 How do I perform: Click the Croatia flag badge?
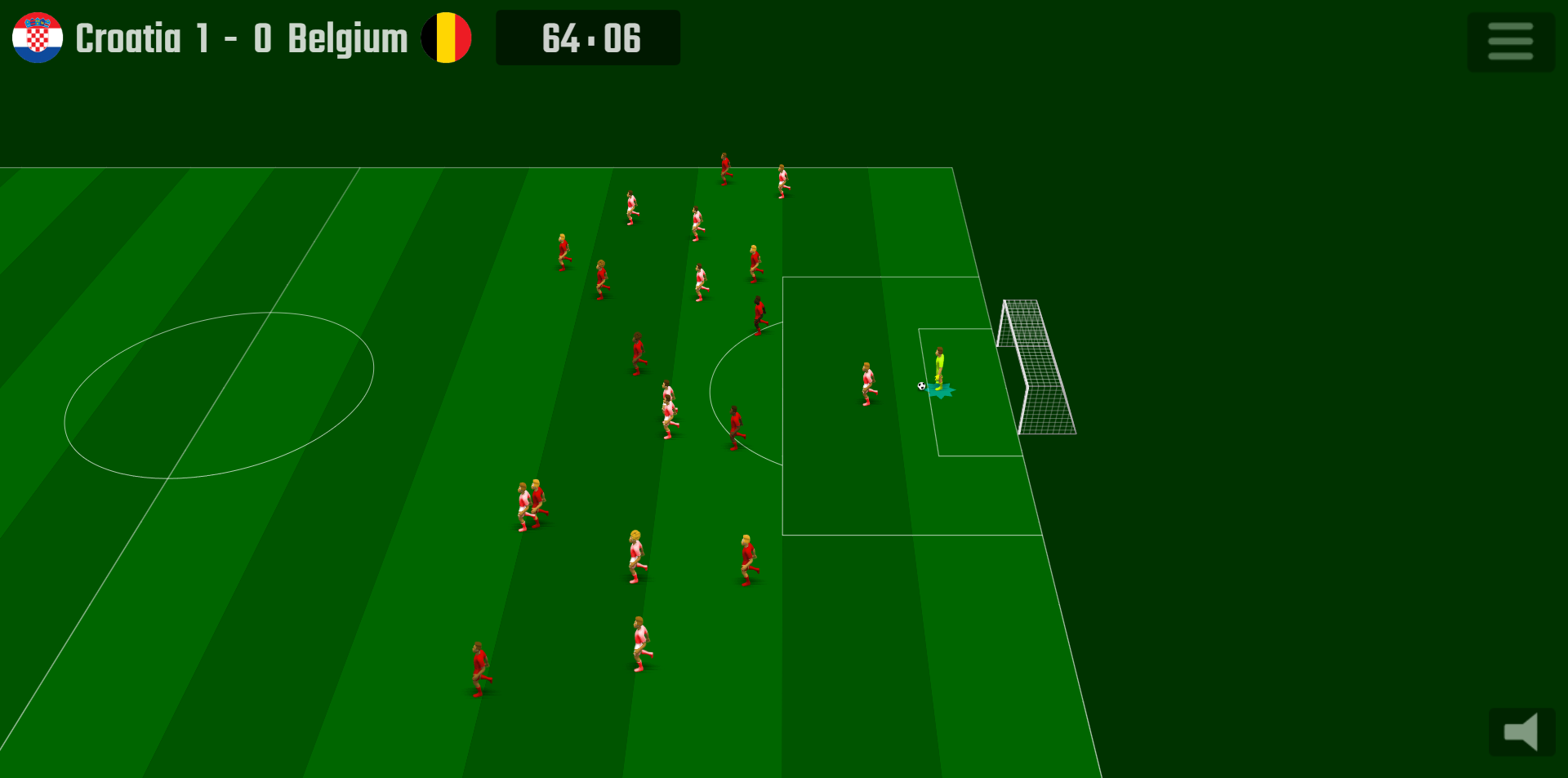pyautogui.click(x=37, y=38)
